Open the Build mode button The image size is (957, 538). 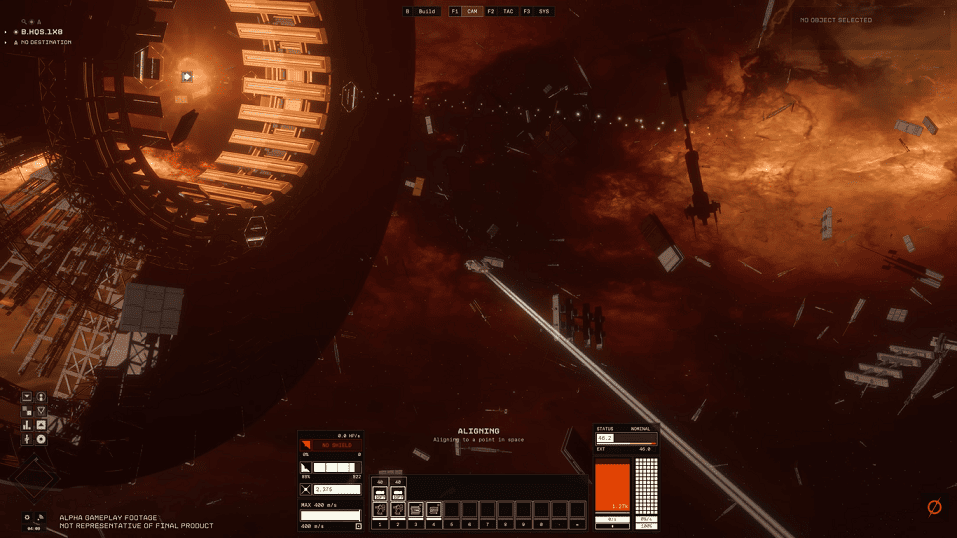421,11
